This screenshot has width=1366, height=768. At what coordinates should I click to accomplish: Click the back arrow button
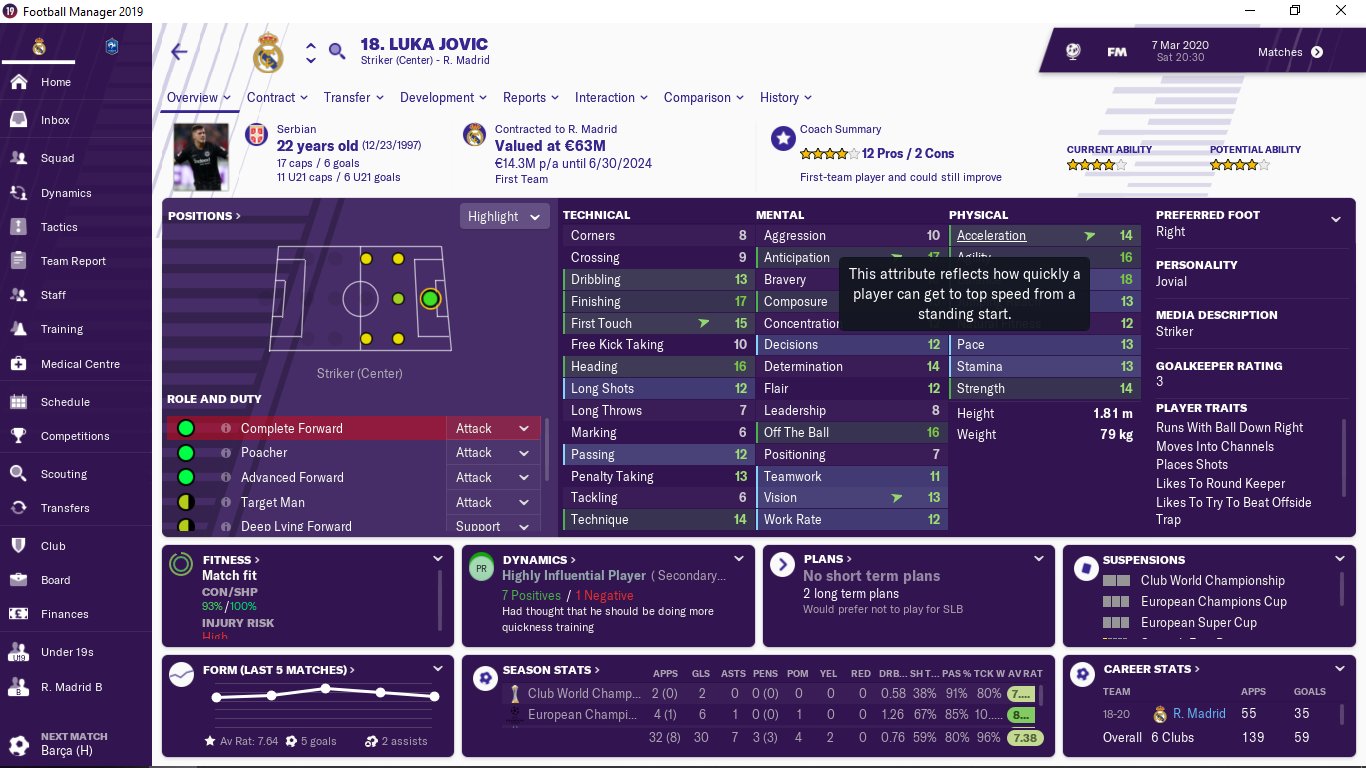tap(179, 52)
